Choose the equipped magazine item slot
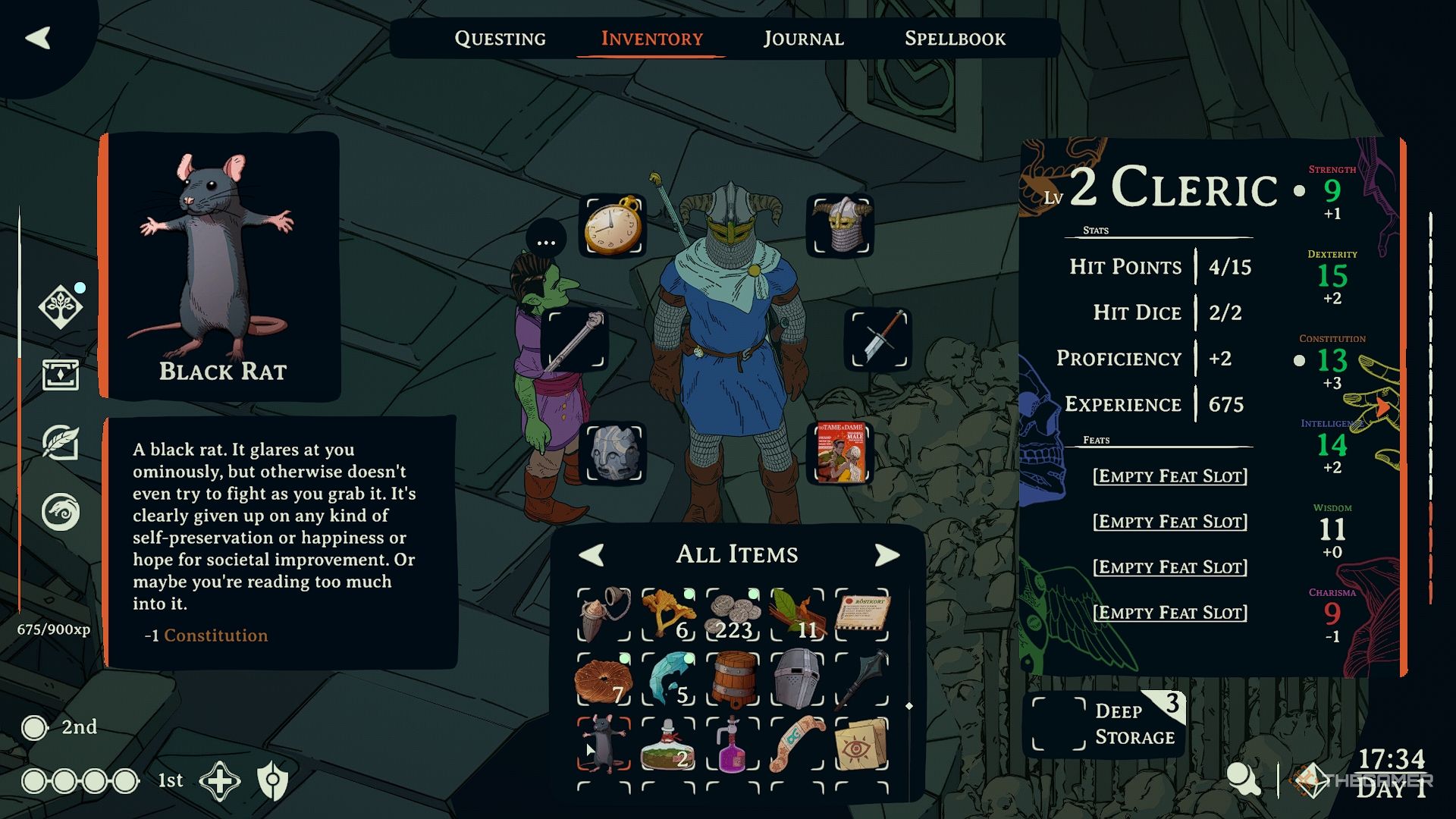The height and width of the screenshot is (819, 1456). pyautogui.click(x=840, y=453)
